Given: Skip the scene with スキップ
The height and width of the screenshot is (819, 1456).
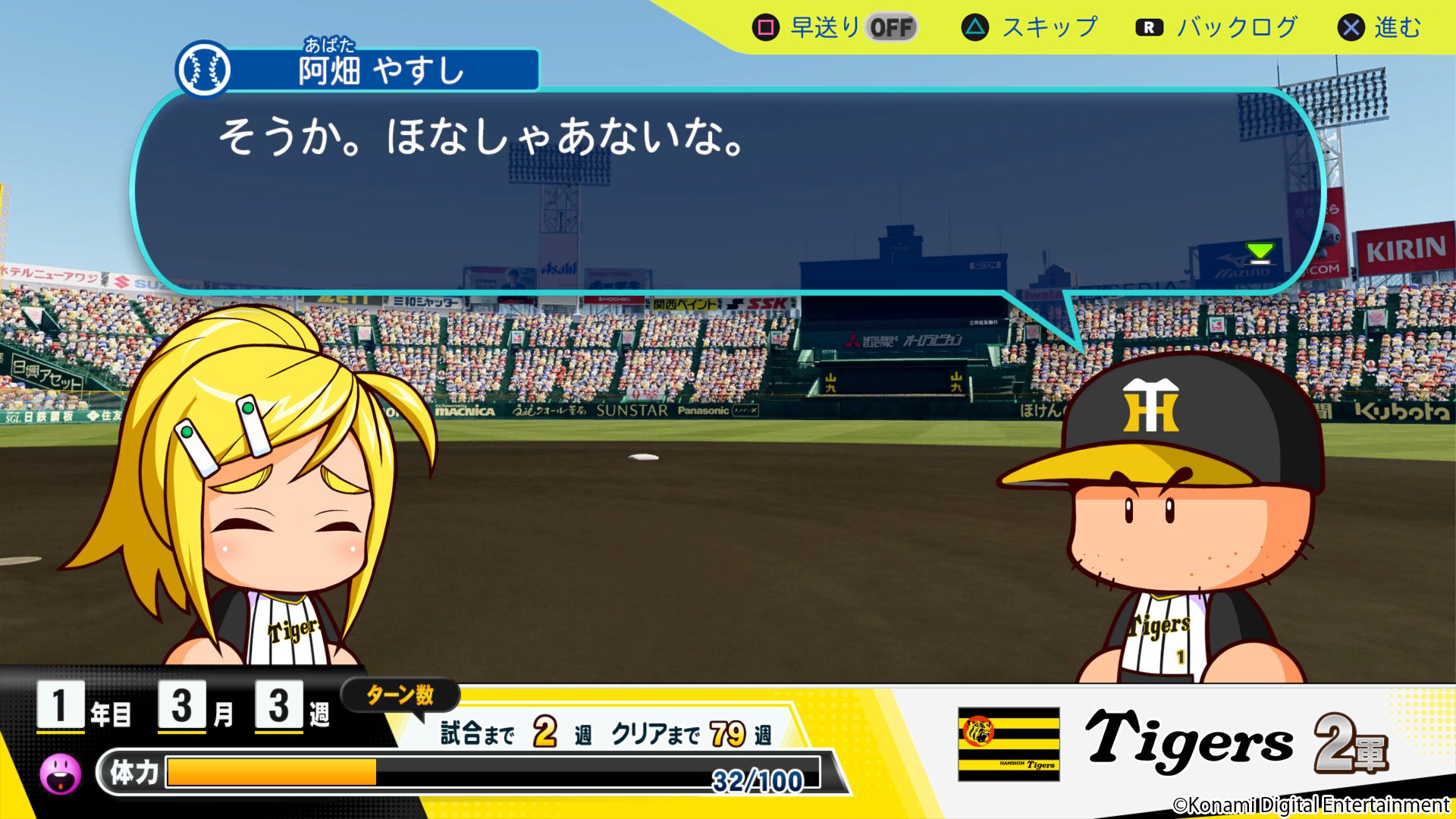Looking at the screenshot, I should pos(1029,28).
